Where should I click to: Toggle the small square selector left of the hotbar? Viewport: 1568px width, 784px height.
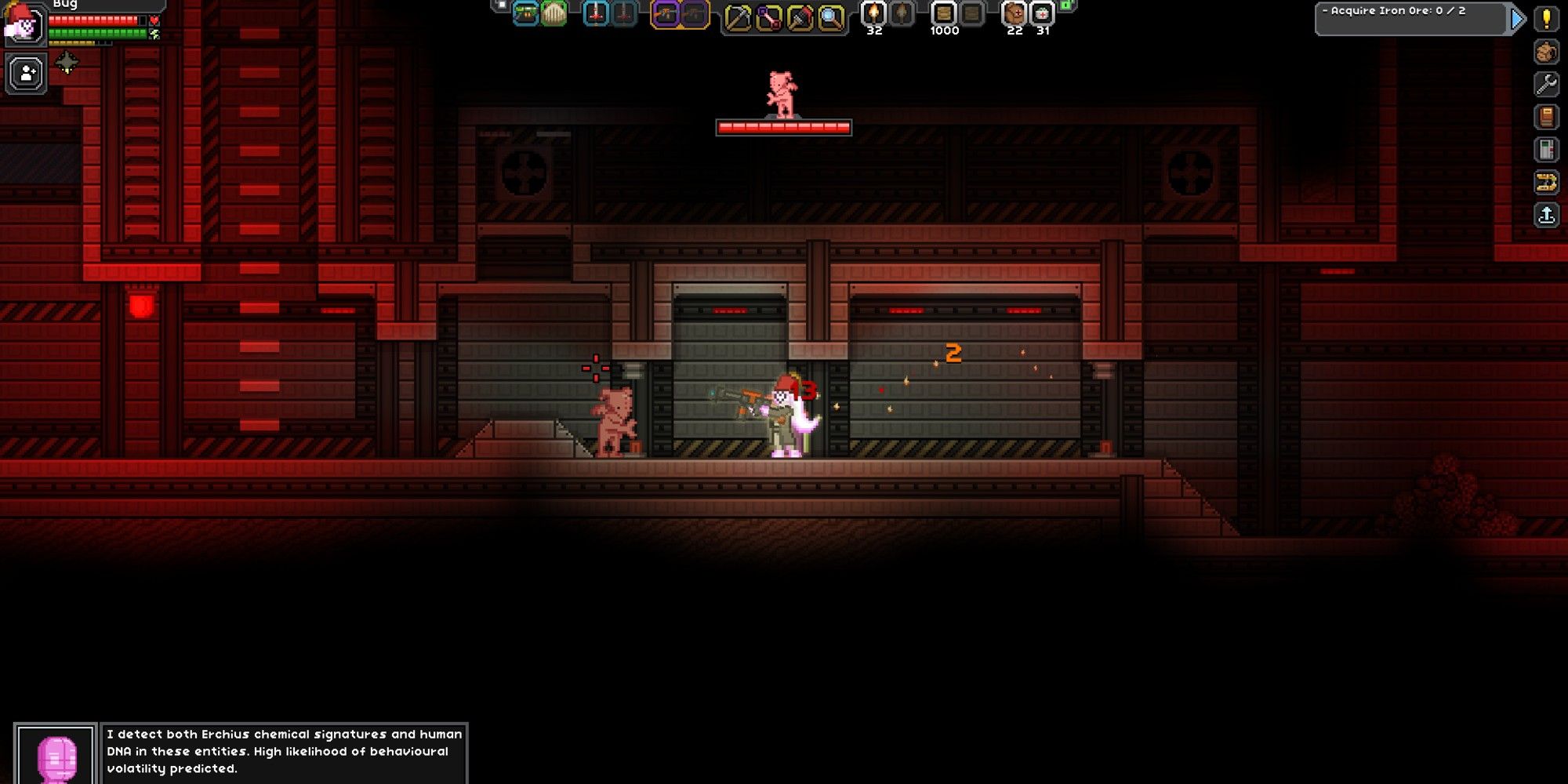500,6
